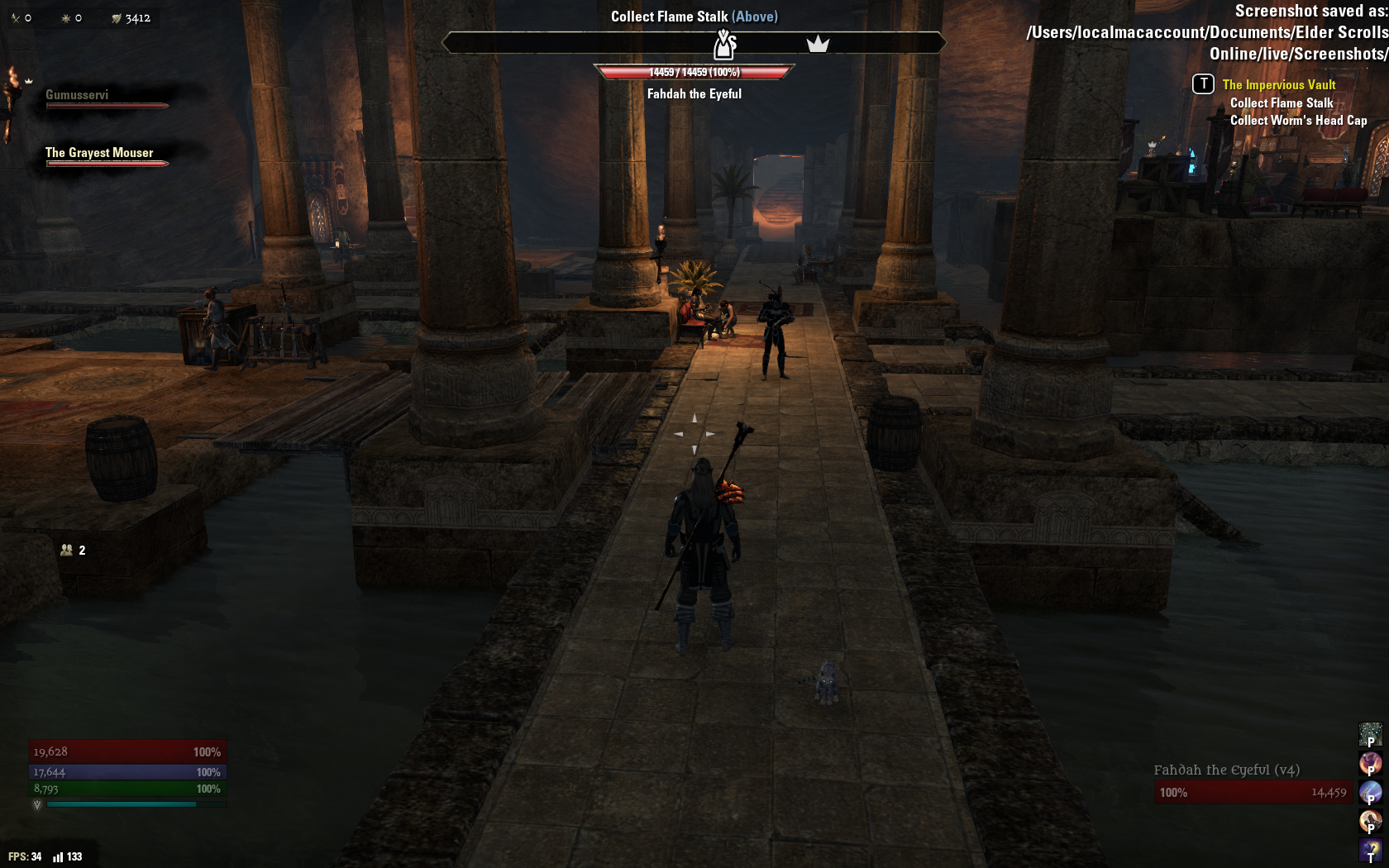Click the blue streak buff icon
Viewport: 1389px width, 868px height.
pos(1370,792)
